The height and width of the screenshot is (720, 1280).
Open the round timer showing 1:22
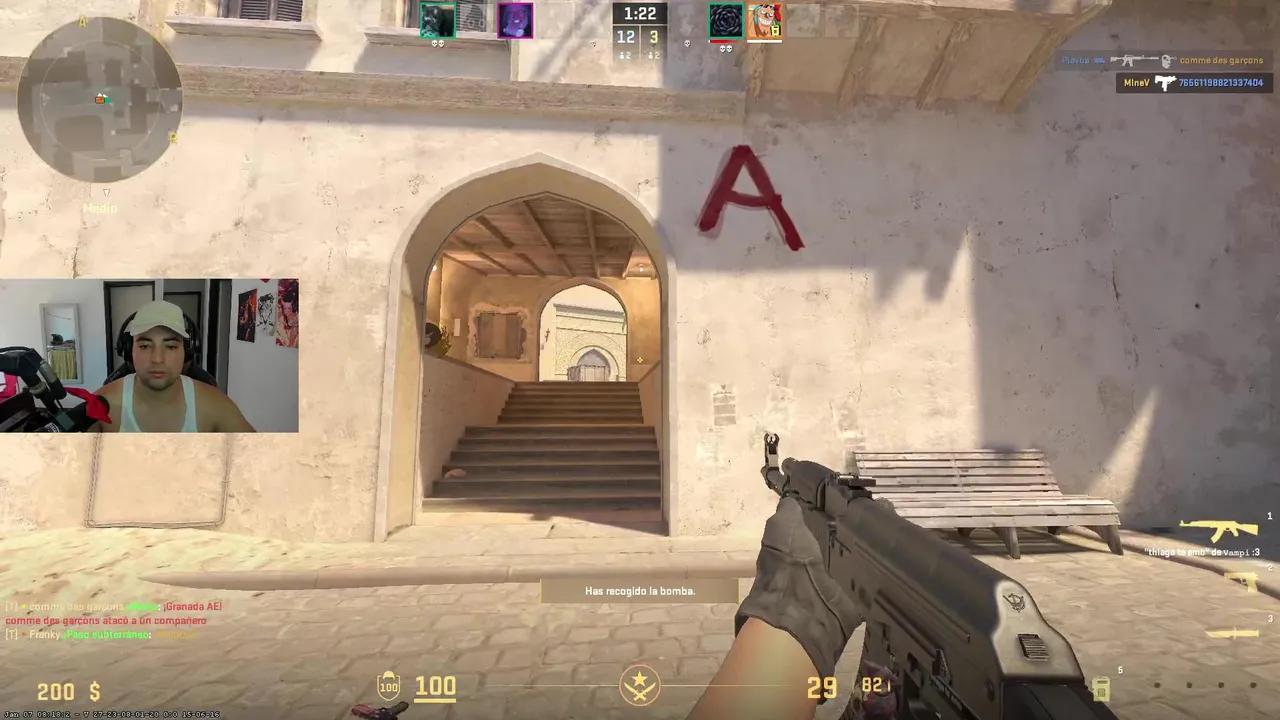pos(639,13)
